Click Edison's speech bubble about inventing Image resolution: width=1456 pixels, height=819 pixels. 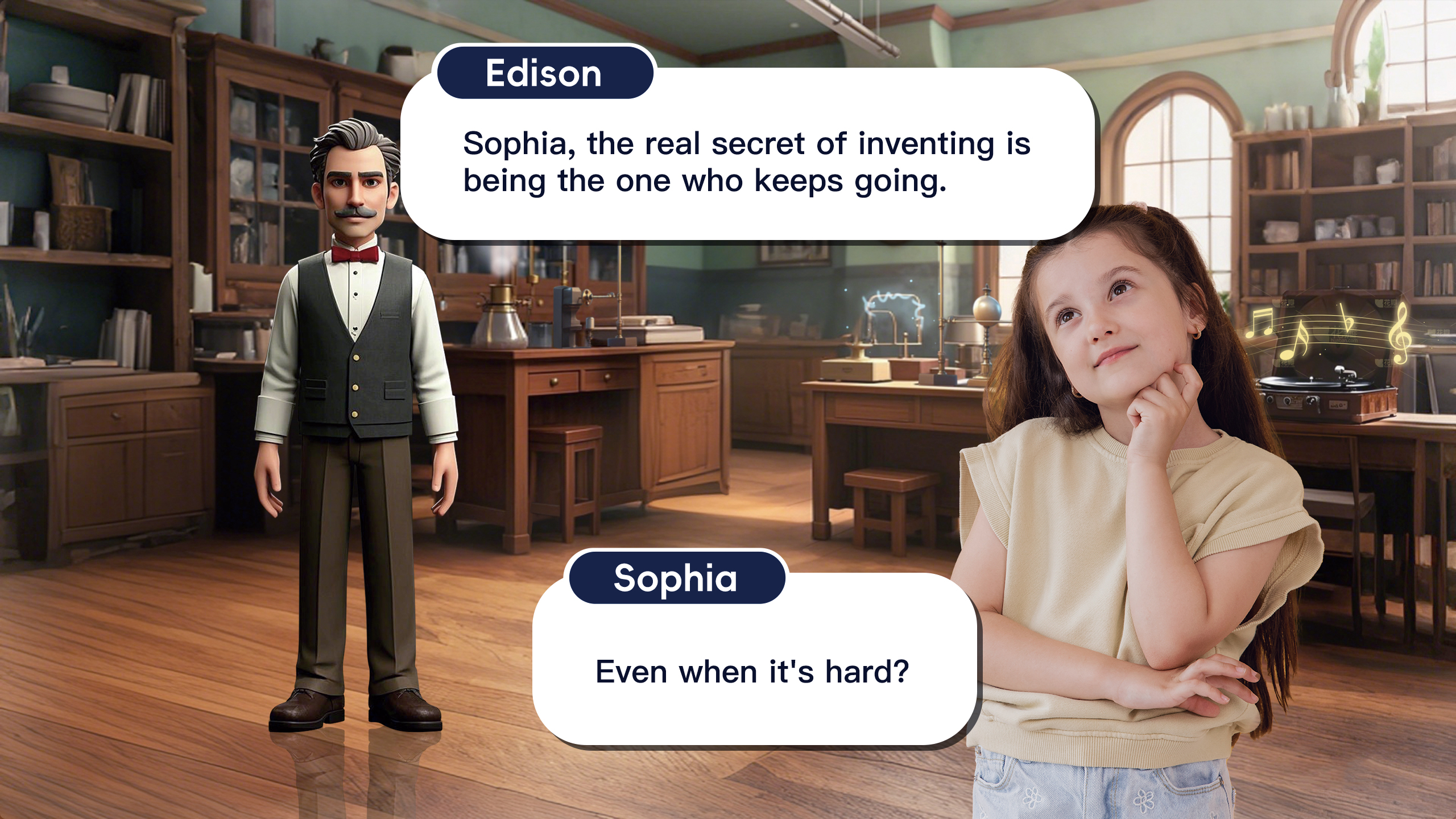pyautogui.click(x=746, y=162)
